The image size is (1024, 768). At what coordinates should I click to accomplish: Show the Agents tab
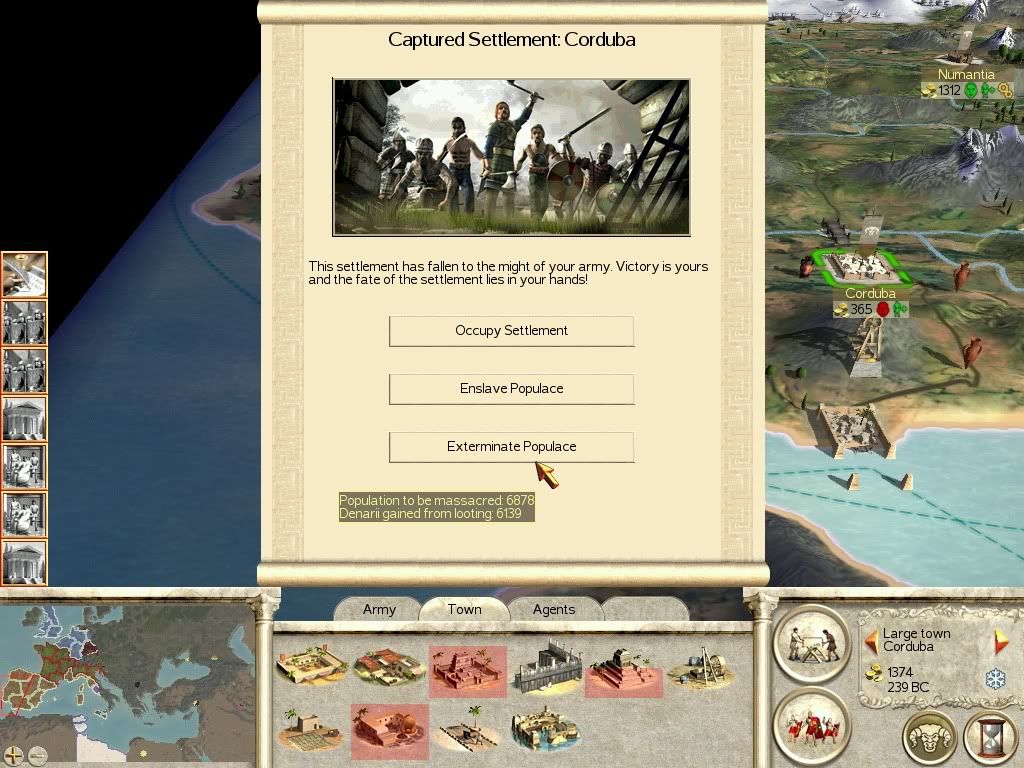coord(553,609)
